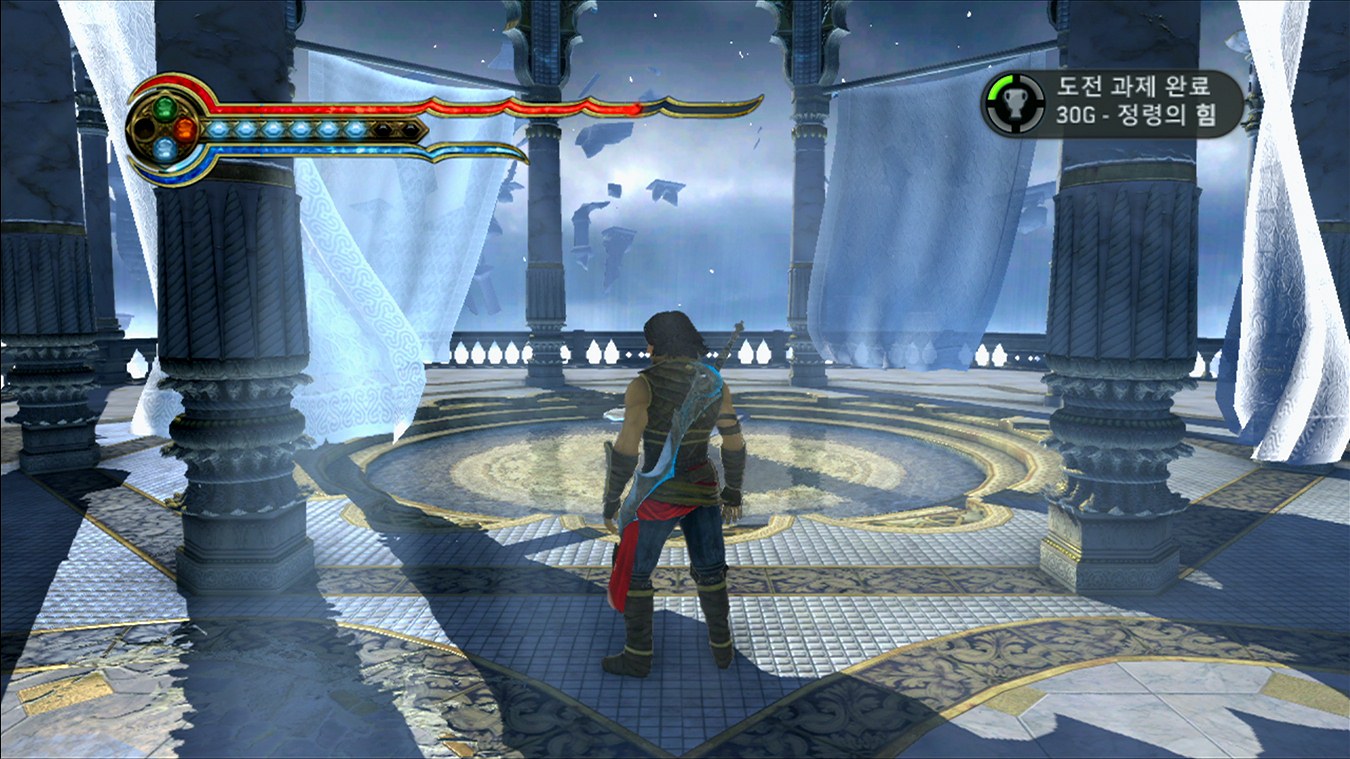Image resolution: width=1350 pixels, height=759 pixels.
Task: Activate the orange power orb
Action: pos(185,129)
